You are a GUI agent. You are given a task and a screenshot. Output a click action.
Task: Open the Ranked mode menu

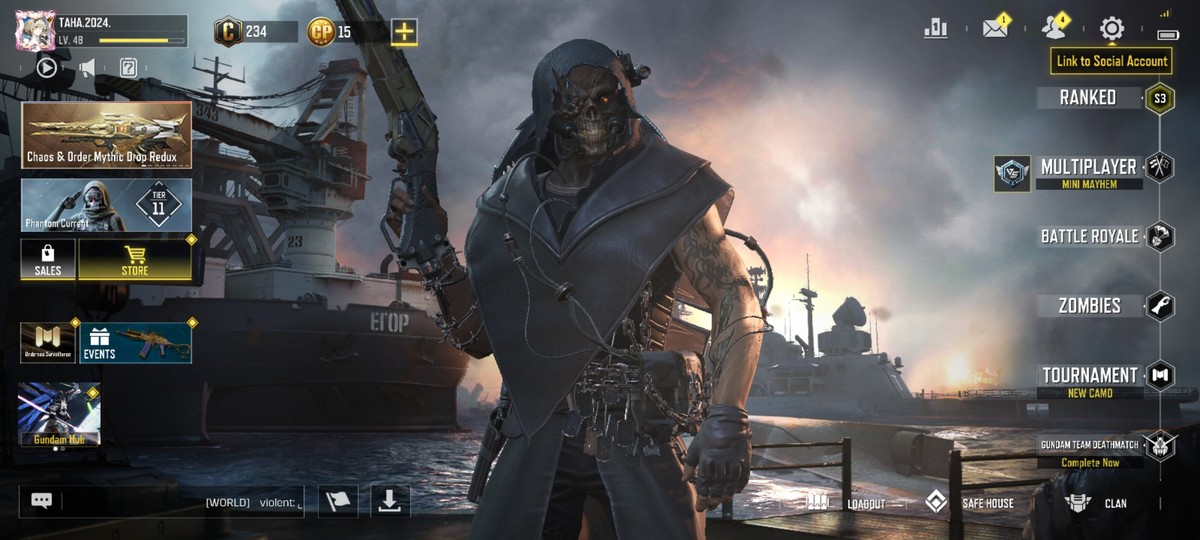(x=1088, y=97)
